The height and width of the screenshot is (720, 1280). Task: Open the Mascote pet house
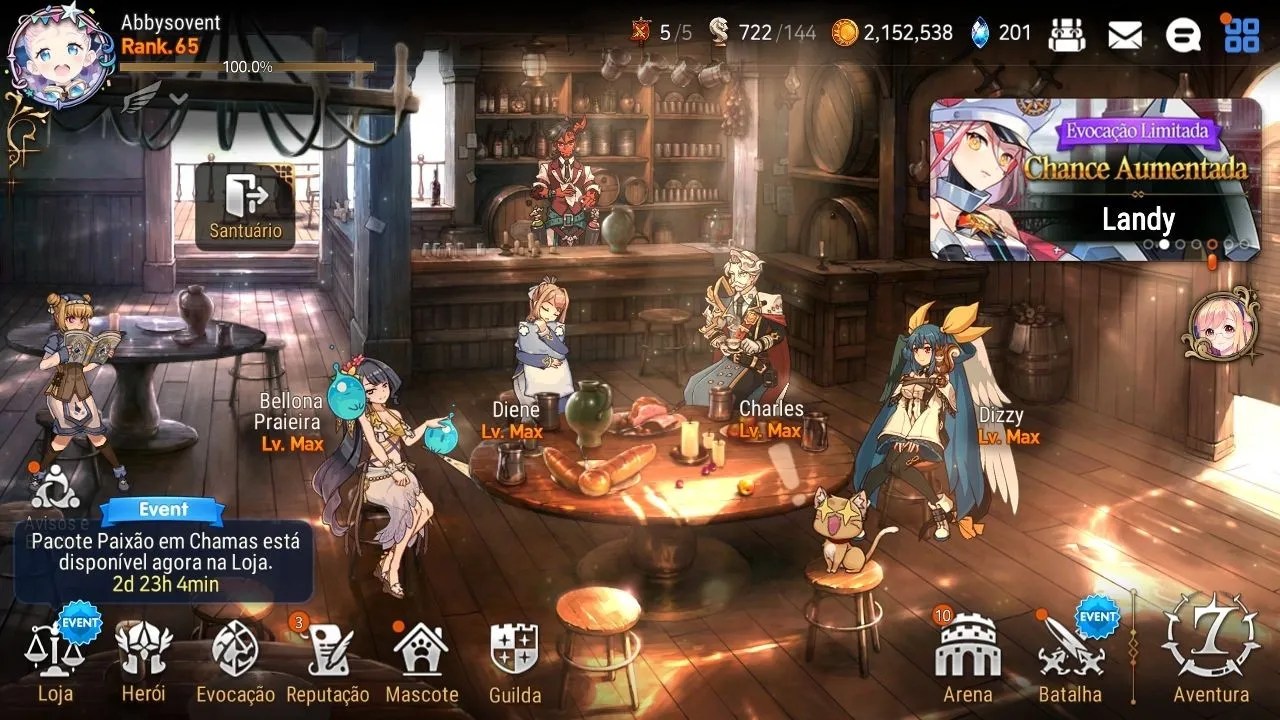coord(421,660)
